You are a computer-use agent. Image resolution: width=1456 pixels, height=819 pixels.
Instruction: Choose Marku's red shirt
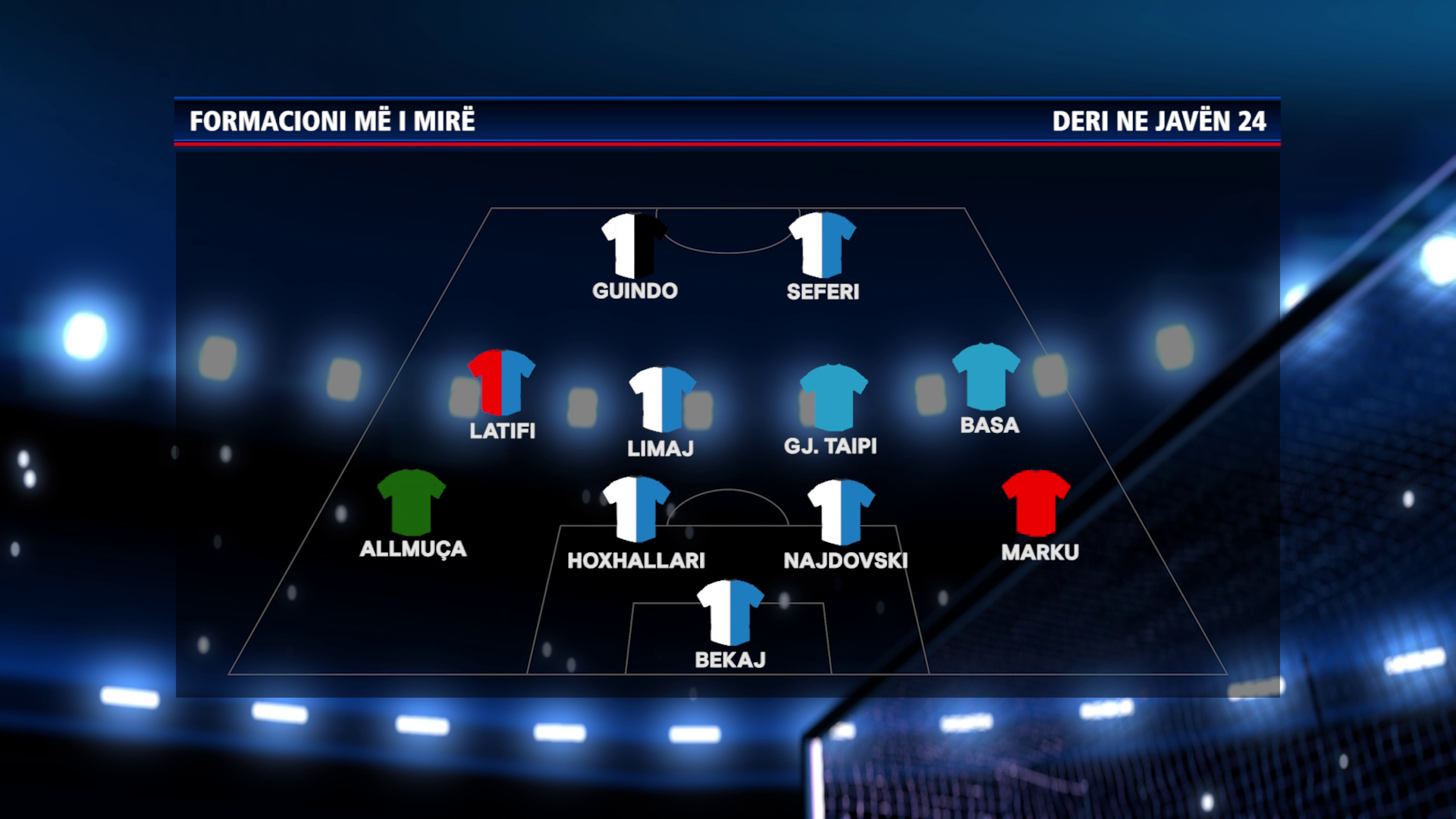pyautogui.click(x=1036, y=504)
